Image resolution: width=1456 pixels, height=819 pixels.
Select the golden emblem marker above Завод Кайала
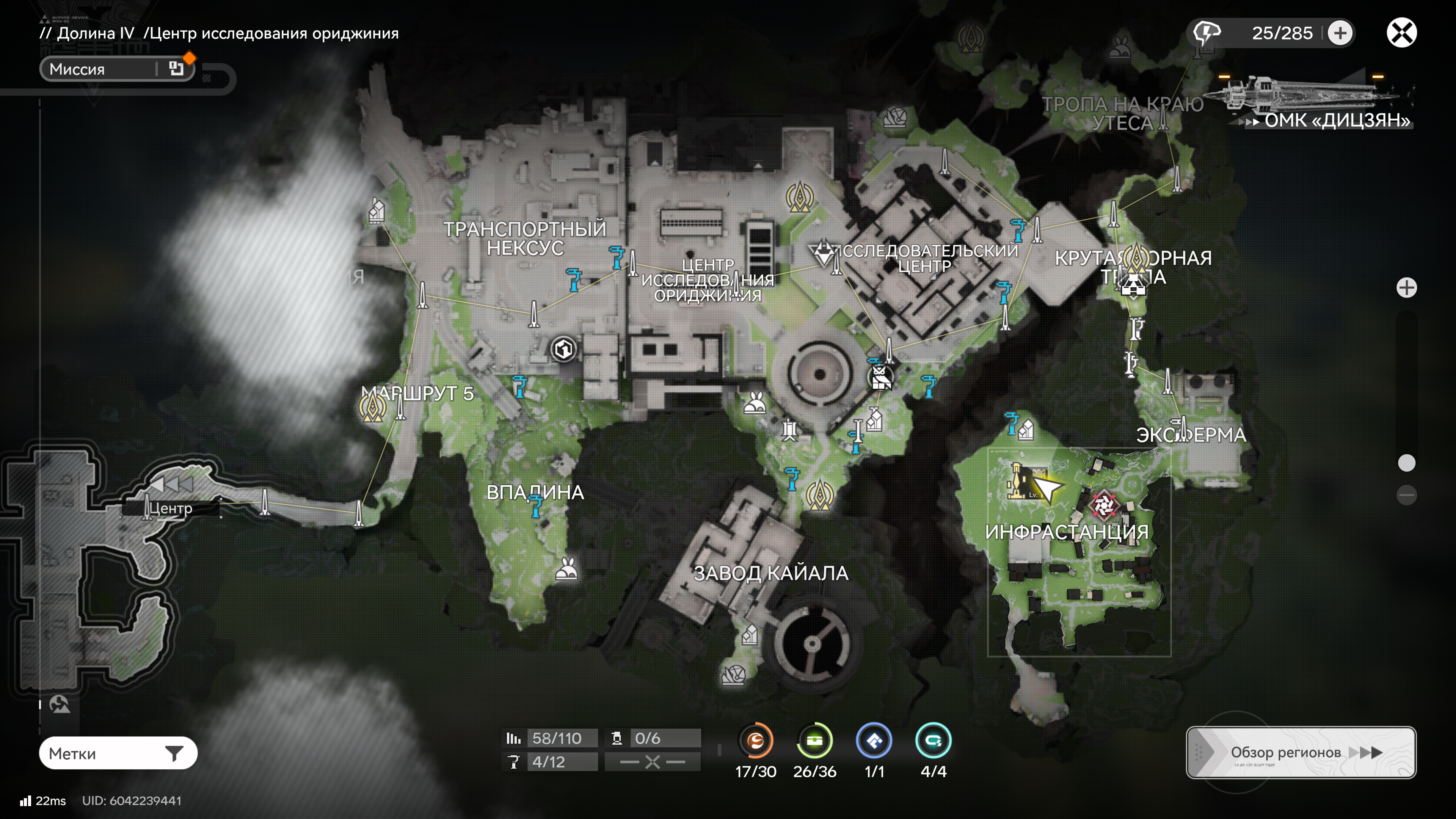point(819,494)
